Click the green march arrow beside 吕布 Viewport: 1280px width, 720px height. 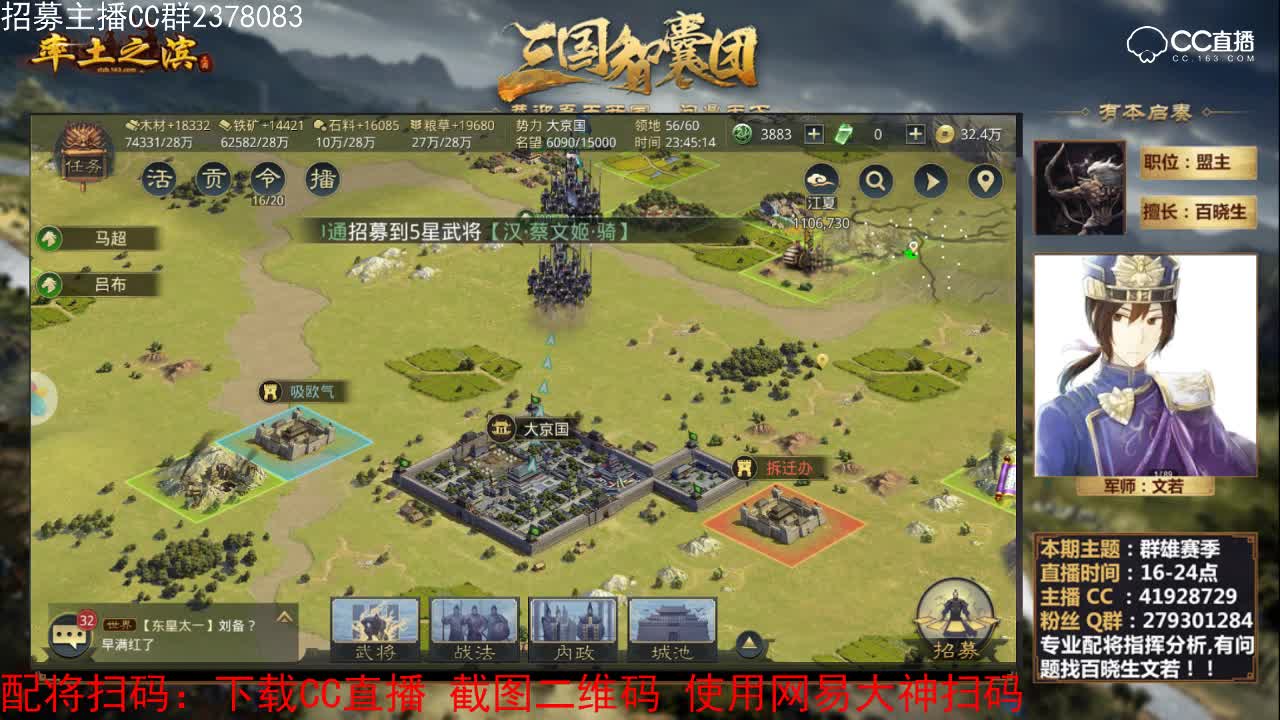pyautogui.click(x=52, y=285)
